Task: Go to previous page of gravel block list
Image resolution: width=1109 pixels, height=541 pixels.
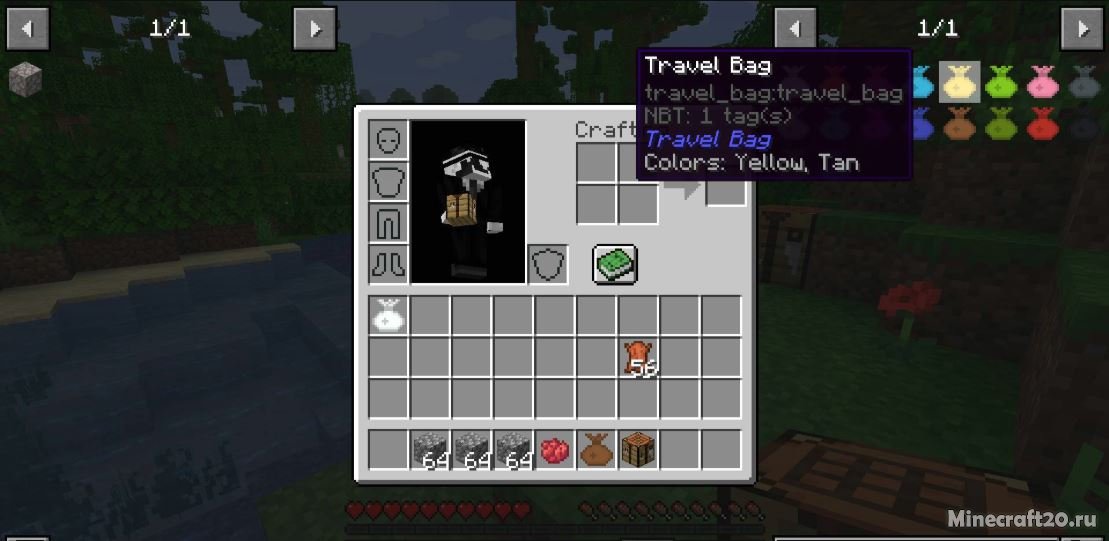Action: tap(27, 28)
